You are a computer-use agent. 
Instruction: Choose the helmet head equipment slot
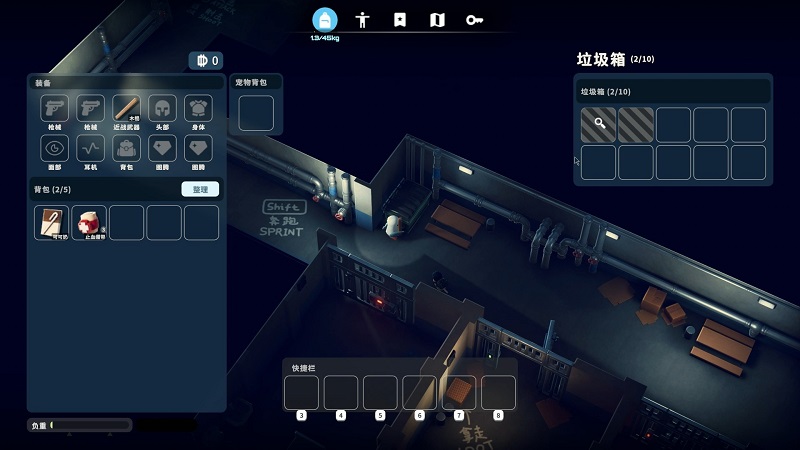pyautogui.click(x=163, y=109)
